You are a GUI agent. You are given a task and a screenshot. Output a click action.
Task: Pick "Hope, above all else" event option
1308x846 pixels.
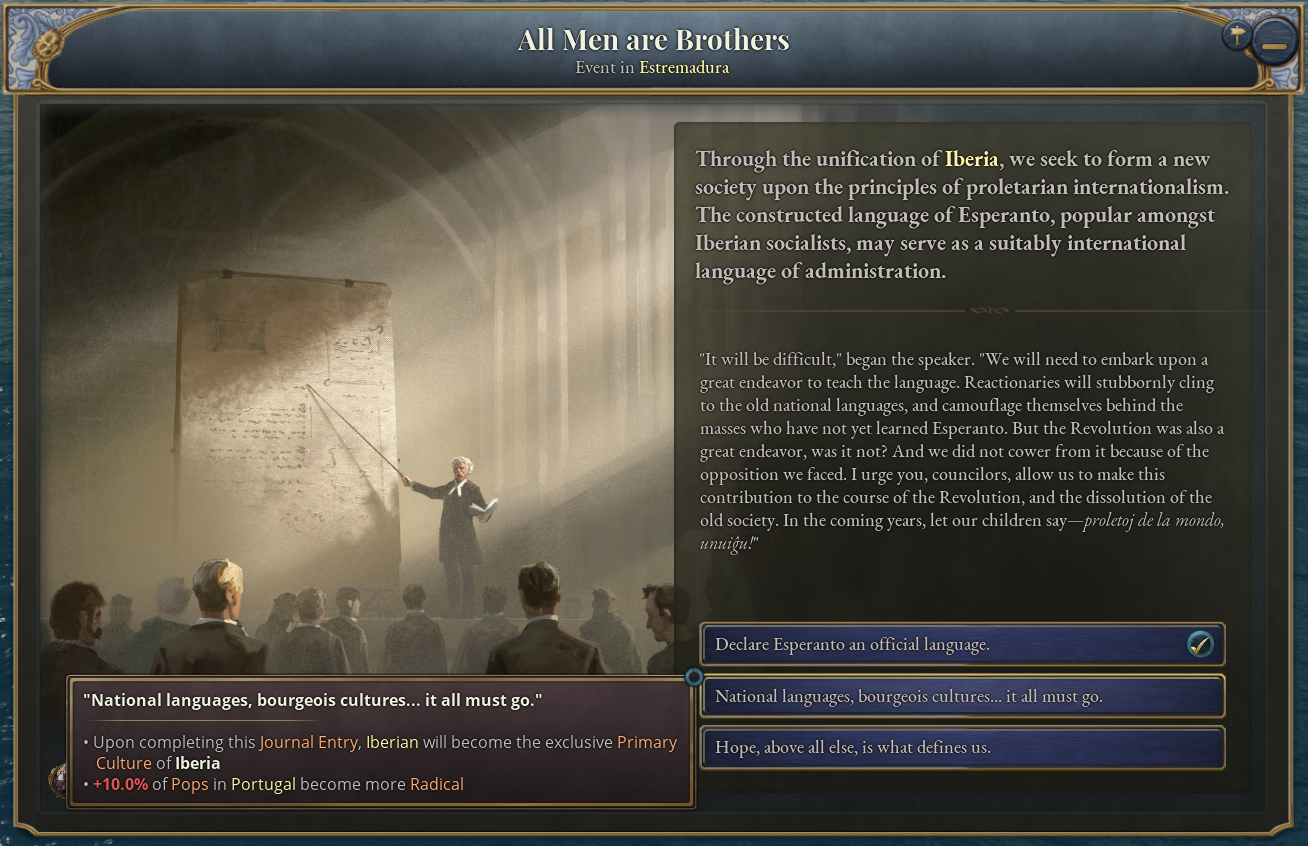pyautogui.click(x=962, y=748)
